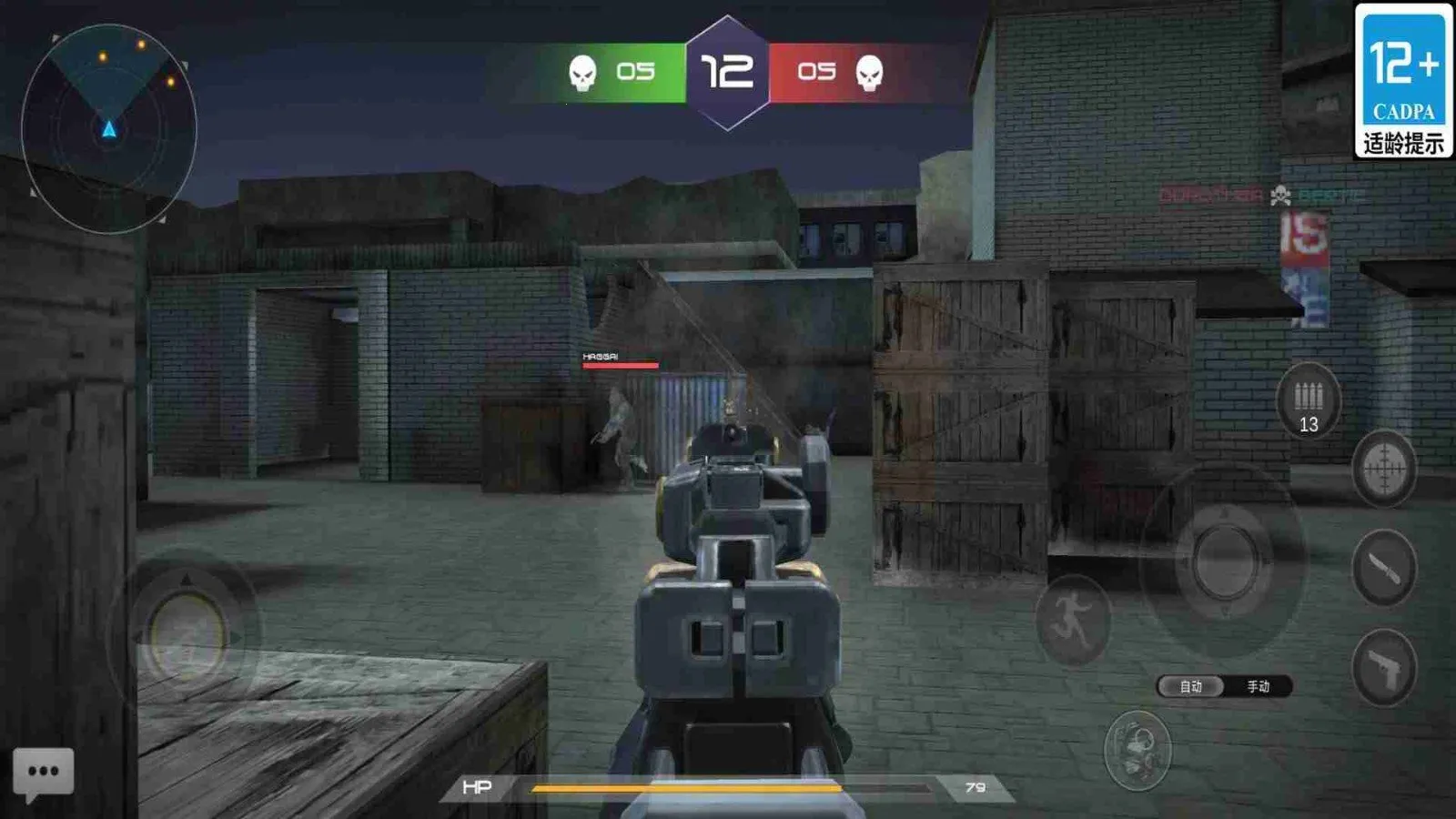
Task: Open the CADPA 12+ age rating notice
Action: 1403,81
